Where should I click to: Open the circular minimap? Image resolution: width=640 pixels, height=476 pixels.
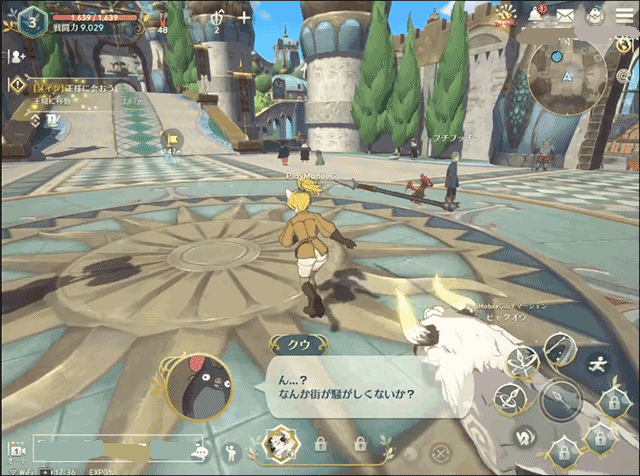(566, 77)
